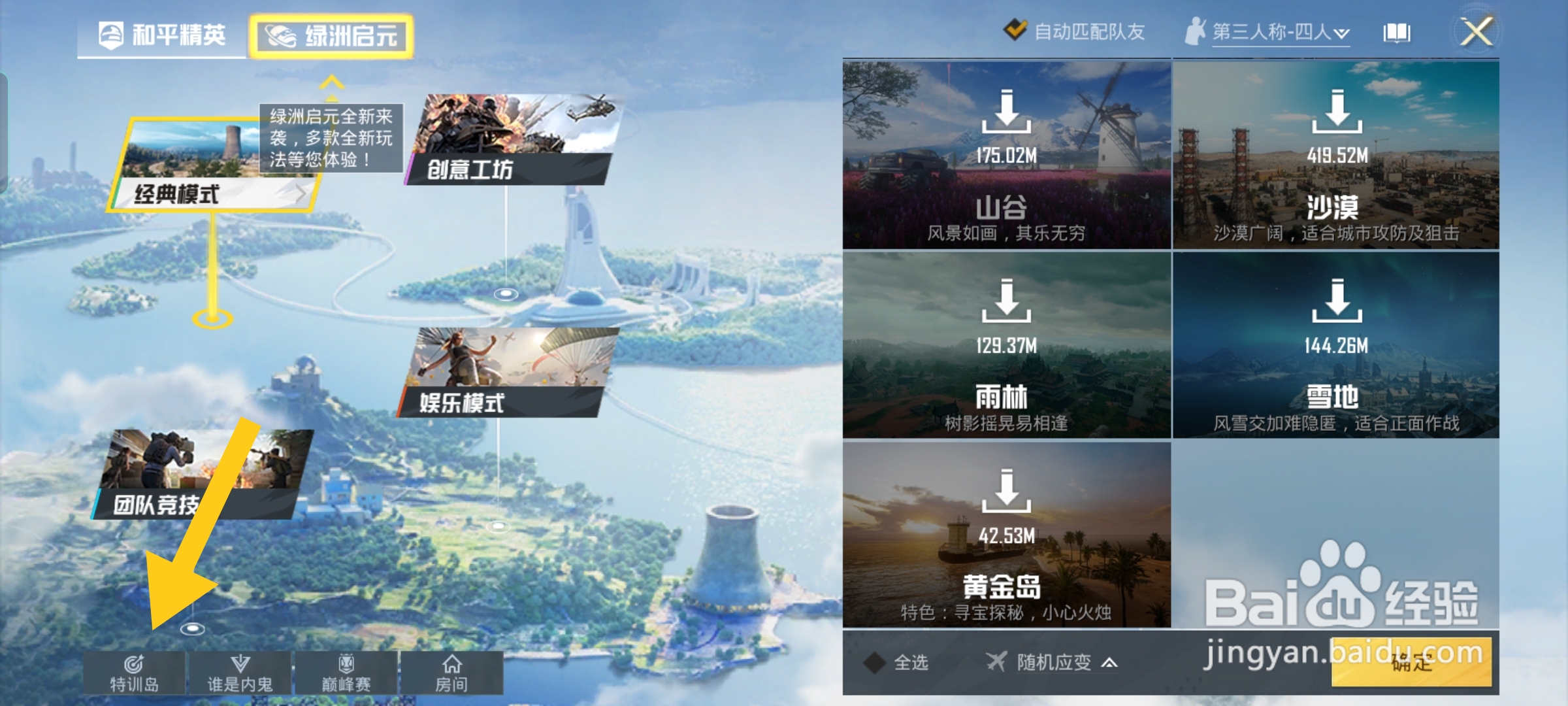
Task: Toggle the 自动匹配队友 checkbox
Action: [x=1018, y=29]
